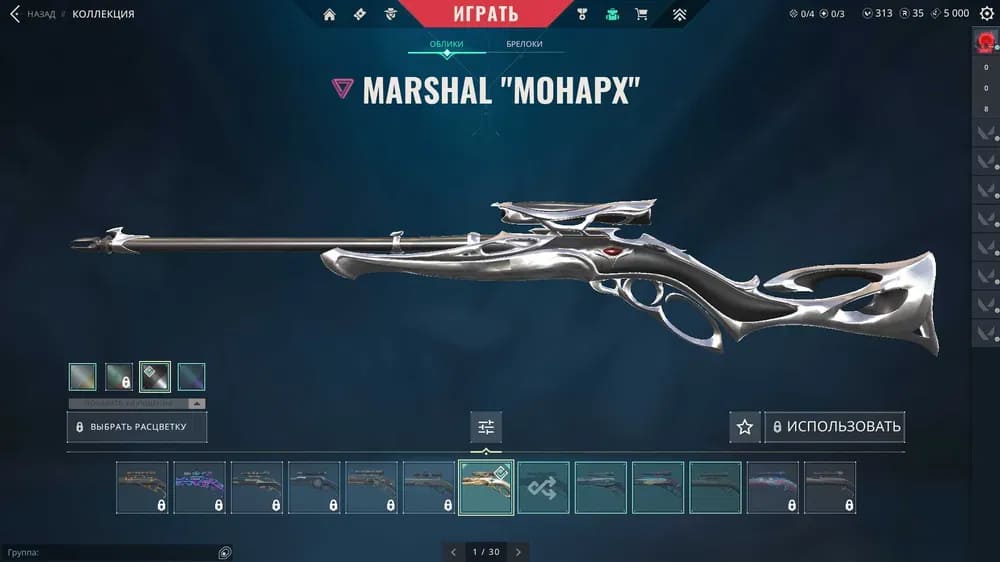Go to previous page of skins
This screenshot has height=562, width=1000.
tap(453, 551)
